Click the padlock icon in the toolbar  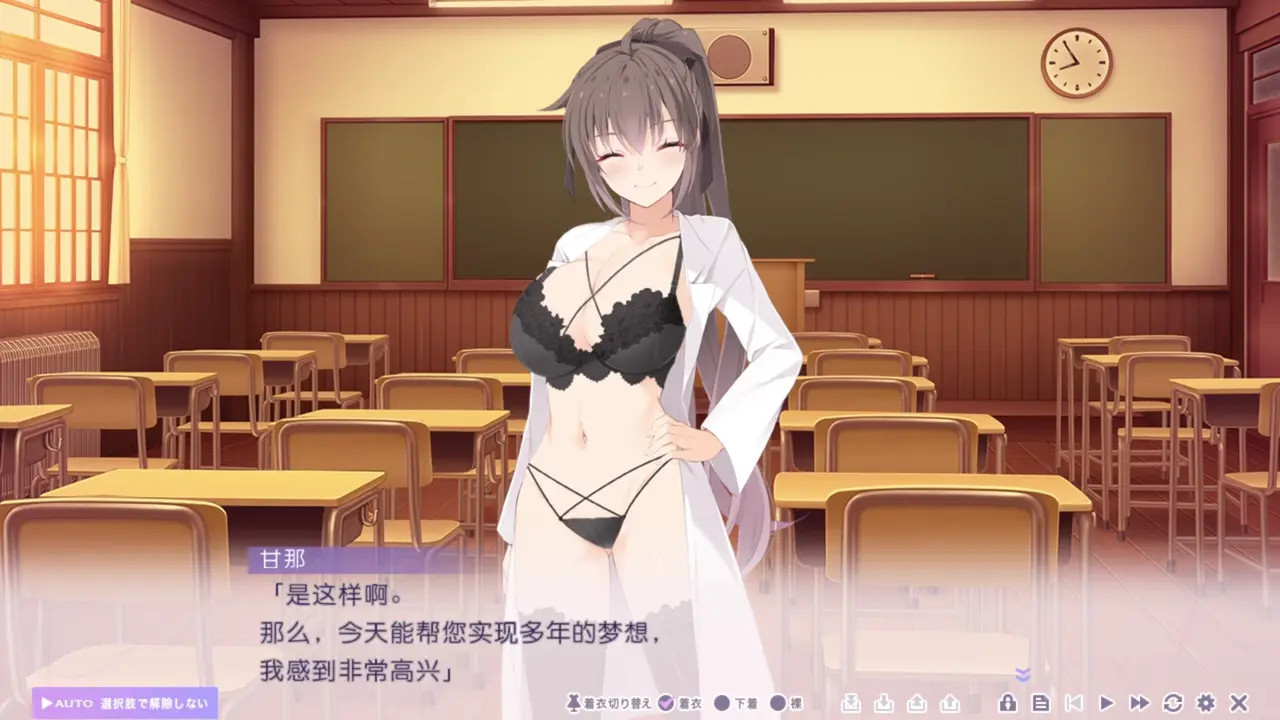click(1008, 703)
